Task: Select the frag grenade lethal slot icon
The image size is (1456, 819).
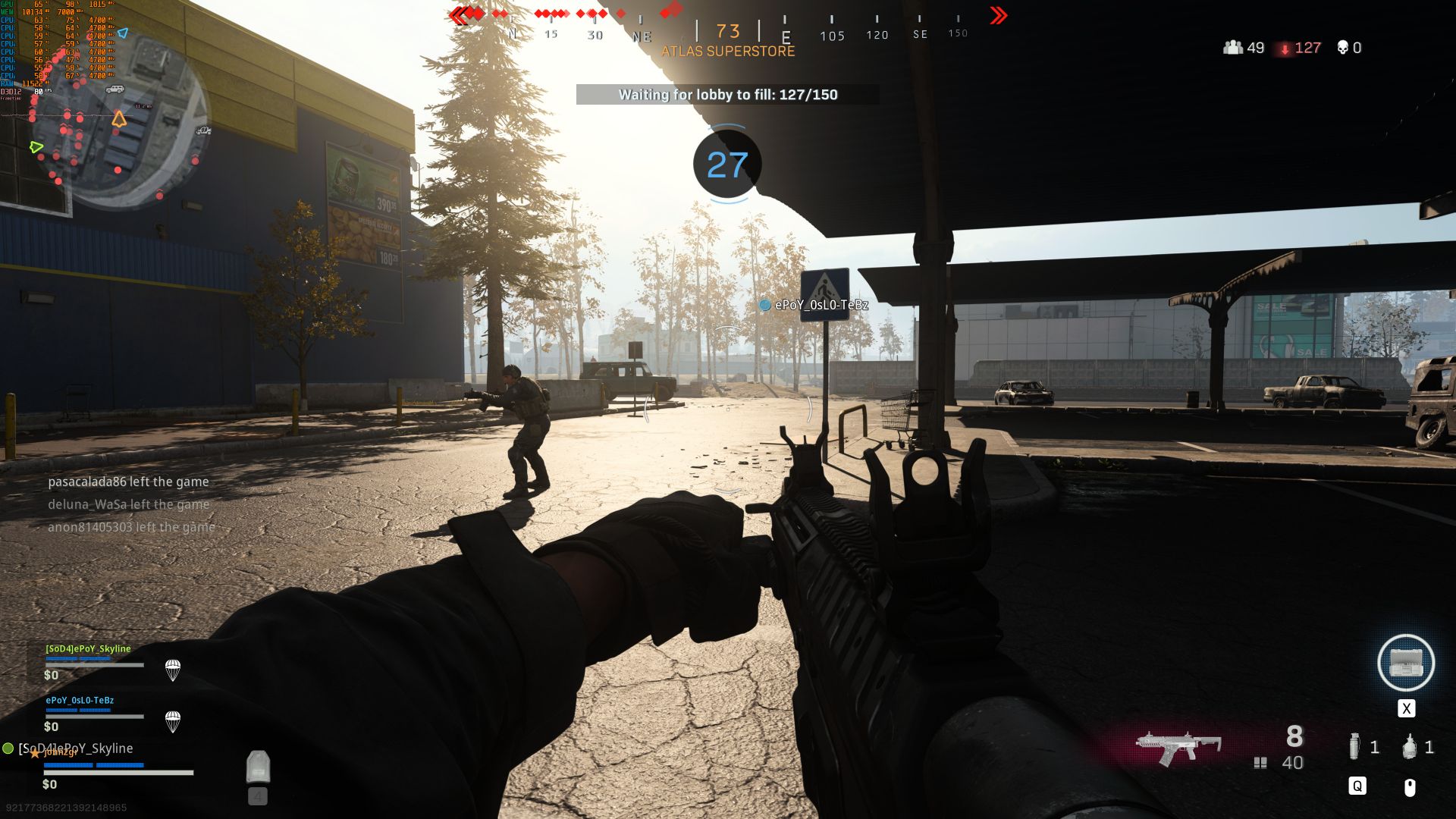Action: [x=1410, y=746]
